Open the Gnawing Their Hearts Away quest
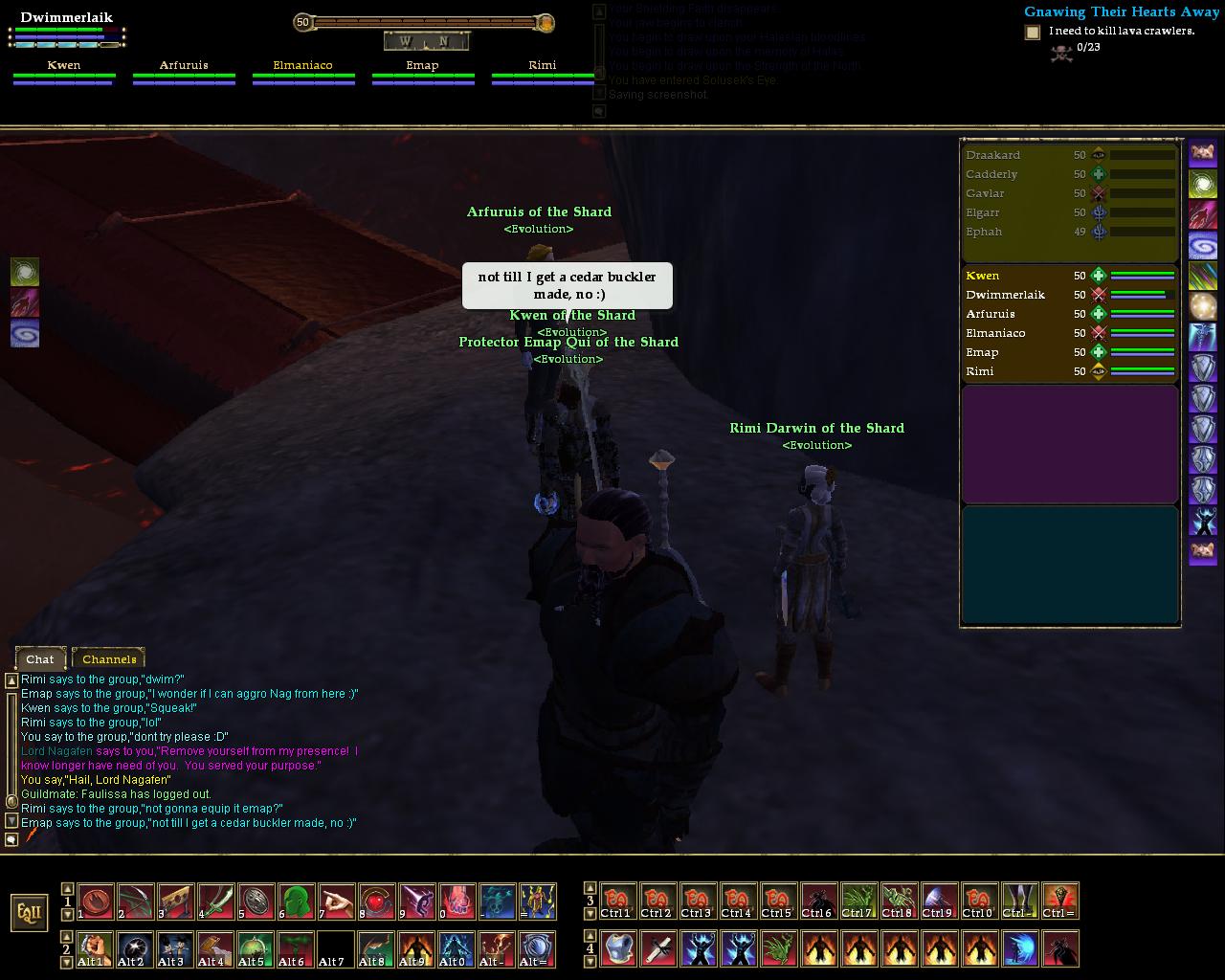 (1122, 11)
